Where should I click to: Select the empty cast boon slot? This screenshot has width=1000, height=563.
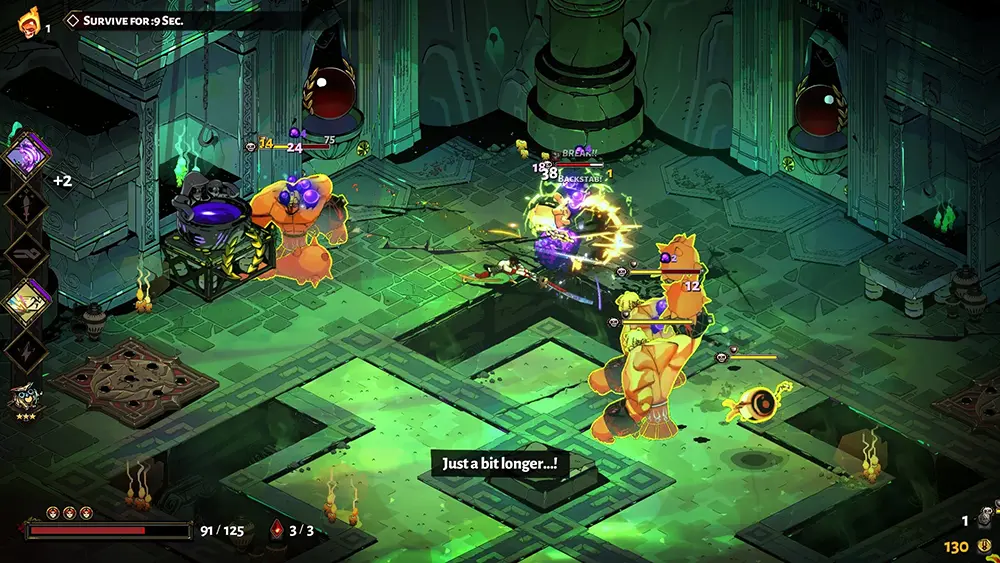click(x=25, y=252)
